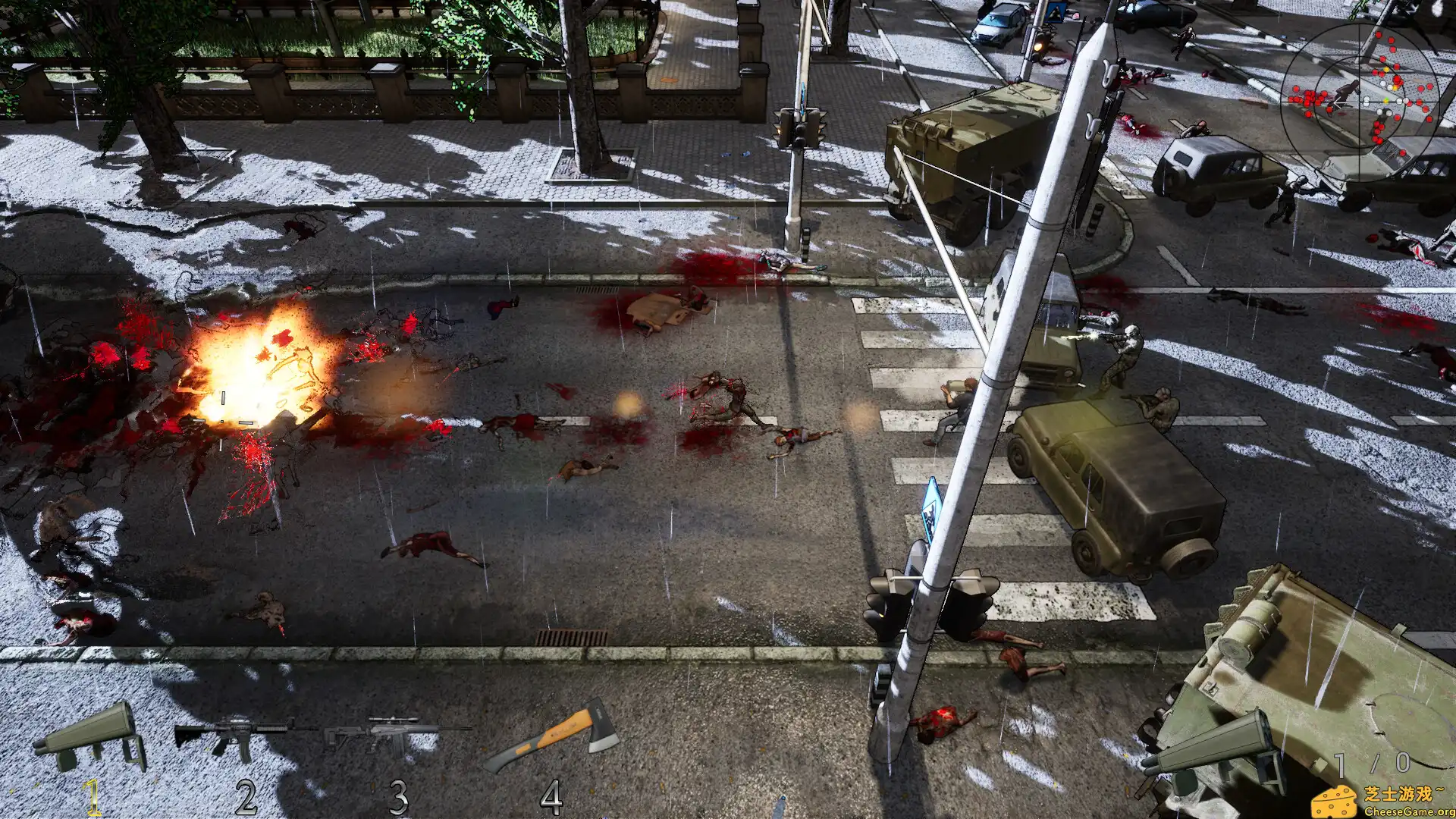
Task: Click the center crosshair of the minimap radar
Action: [x=1360, y=100]
